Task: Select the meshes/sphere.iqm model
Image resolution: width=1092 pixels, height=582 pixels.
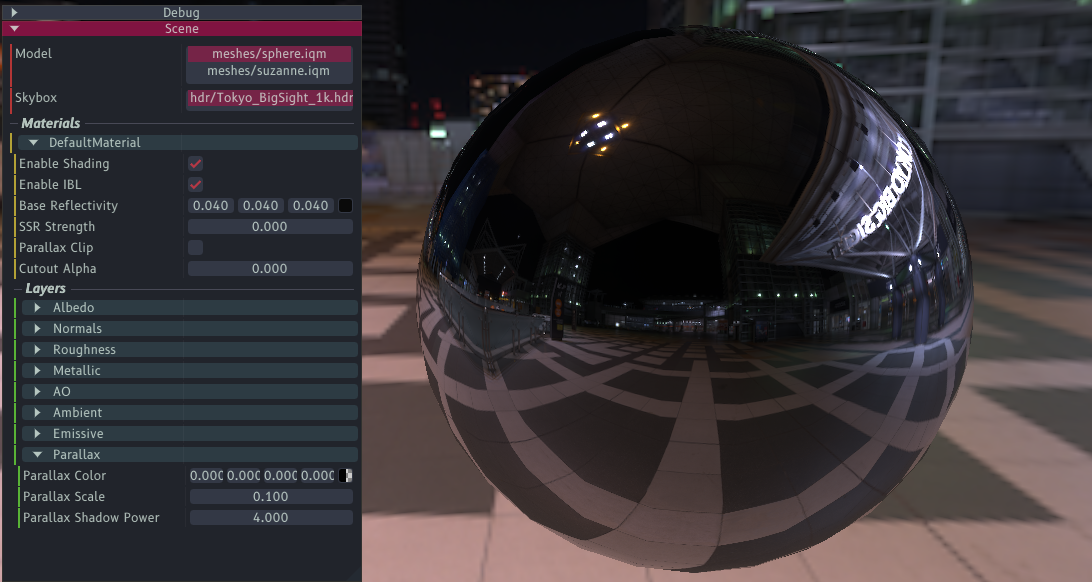Action: (269, 54)
